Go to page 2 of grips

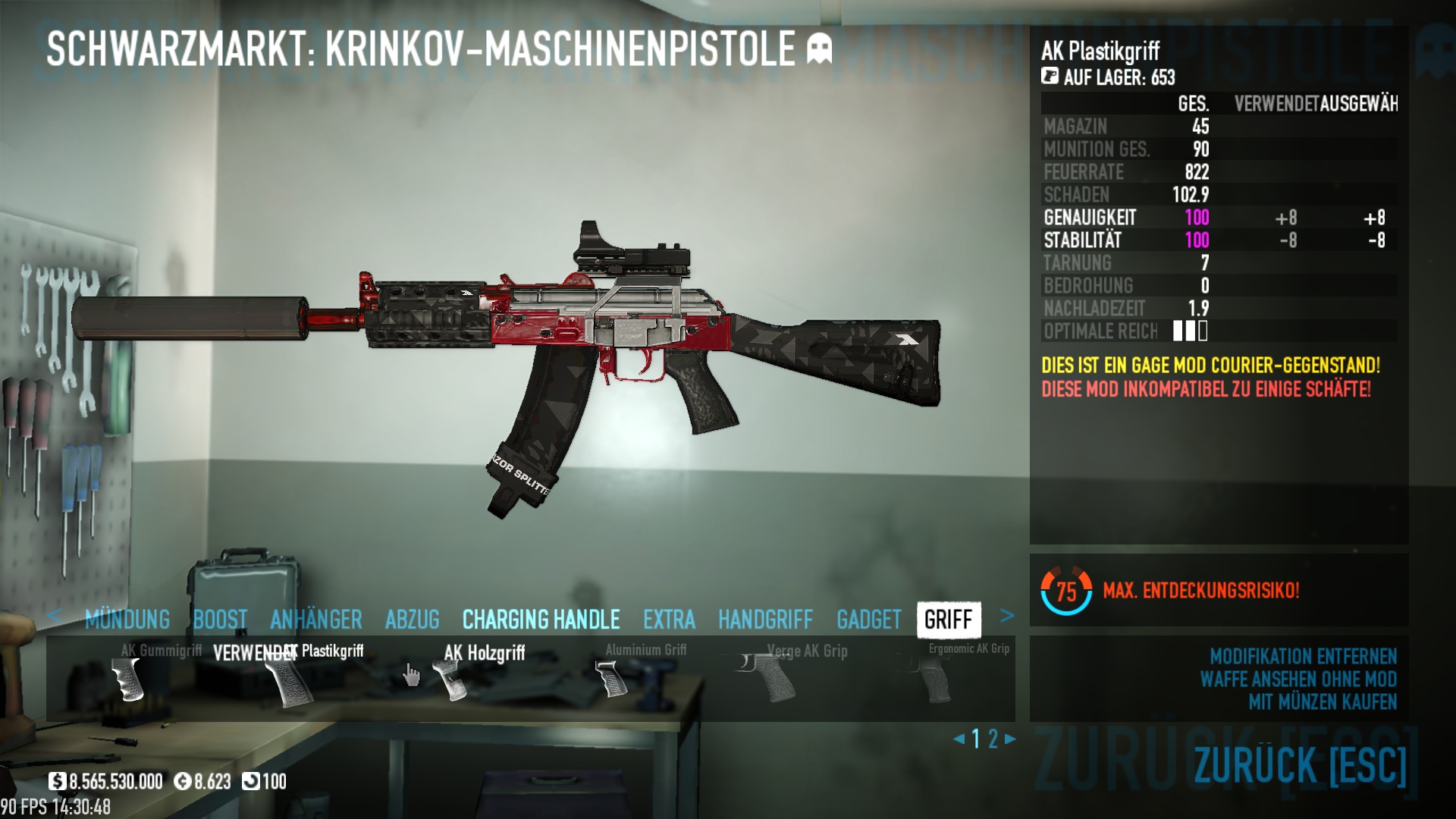[x=993, y=739]
